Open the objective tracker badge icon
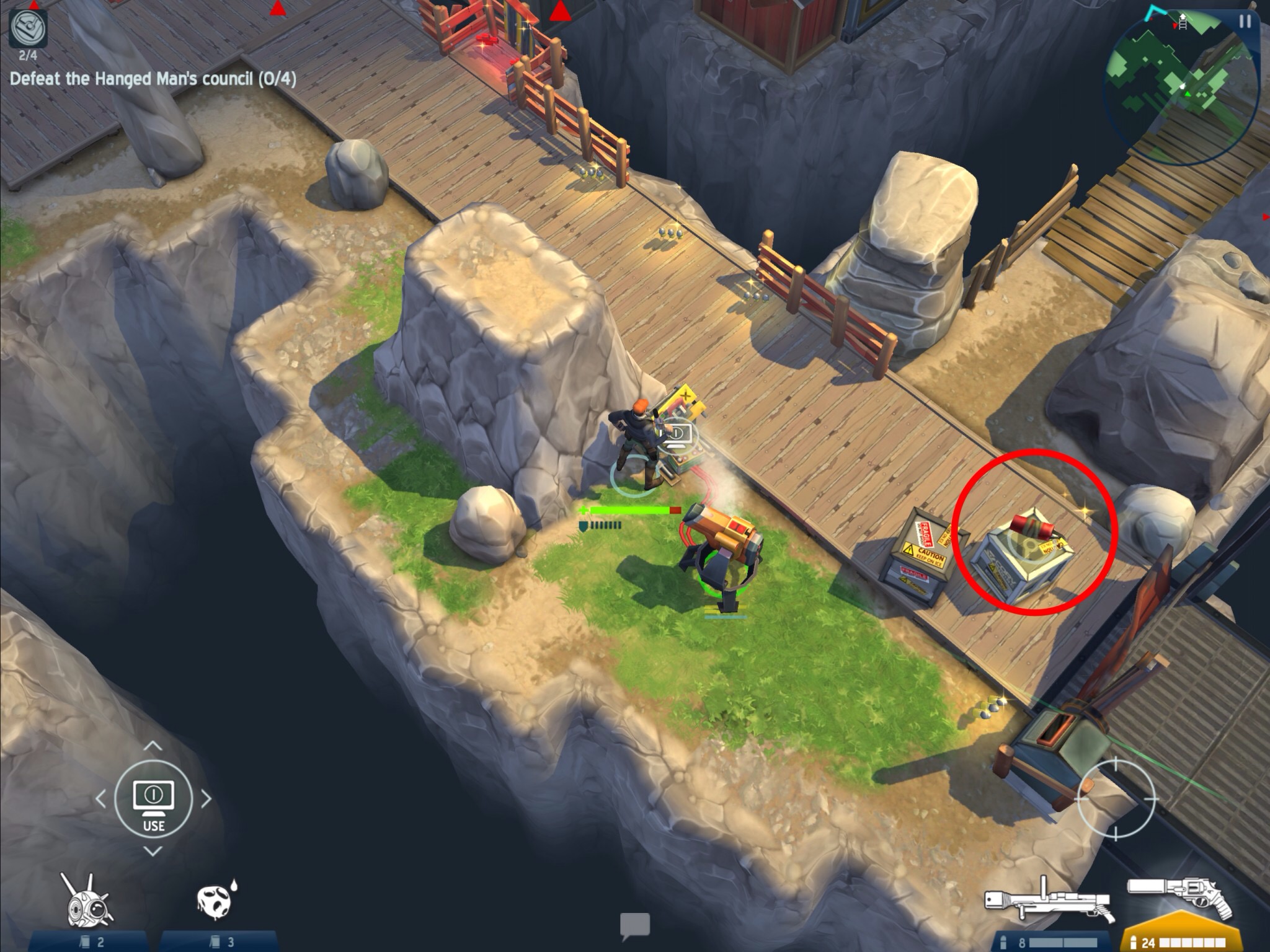This screenshot has height=952, width=1270. [x=29, y=29]
